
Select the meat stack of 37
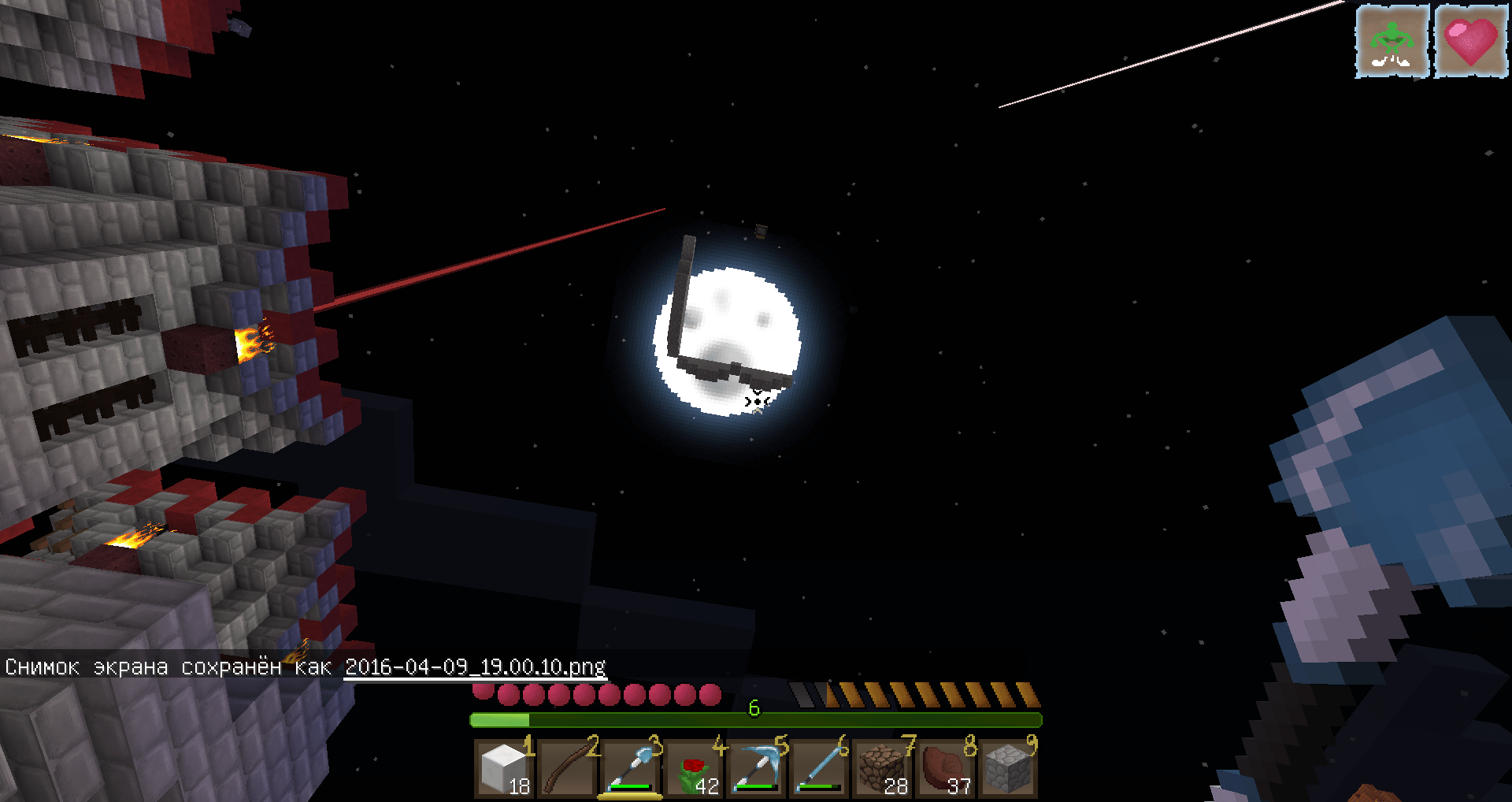(x=944, y=769)
